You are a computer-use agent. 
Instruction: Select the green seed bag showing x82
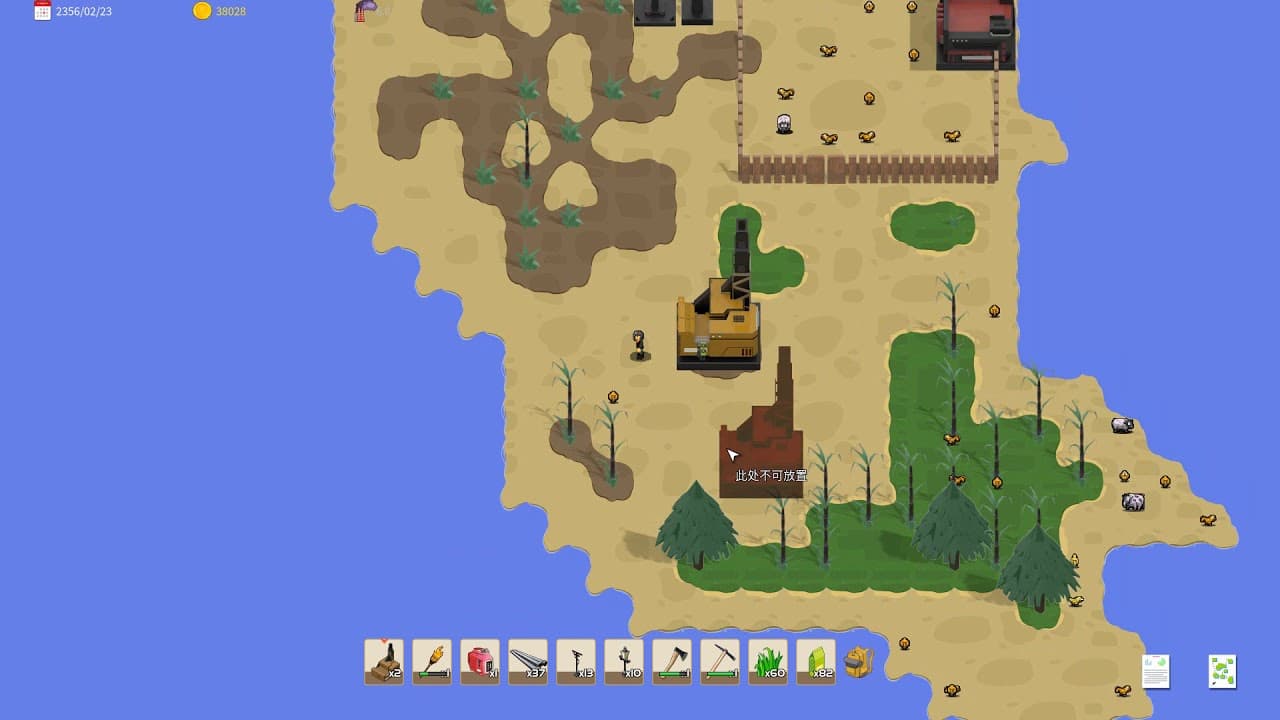[815, 660]
